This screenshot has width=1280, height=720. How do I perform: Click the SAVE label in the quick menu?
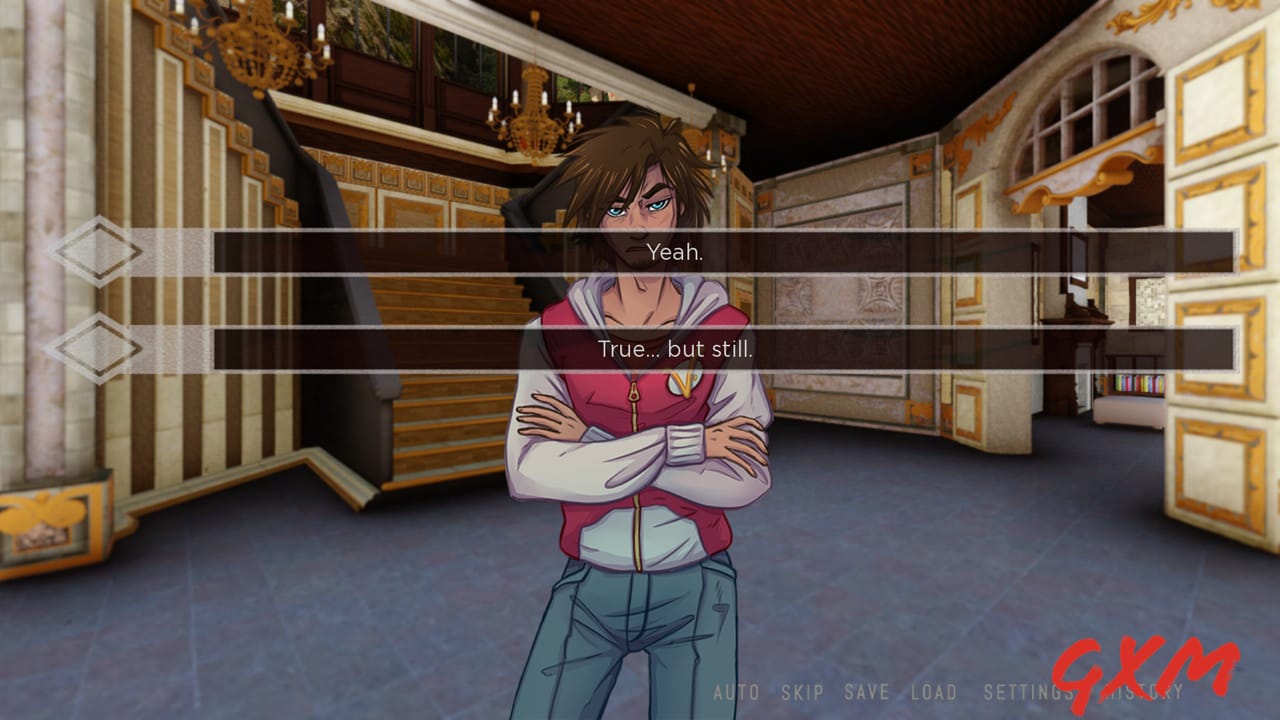point(868,691)
